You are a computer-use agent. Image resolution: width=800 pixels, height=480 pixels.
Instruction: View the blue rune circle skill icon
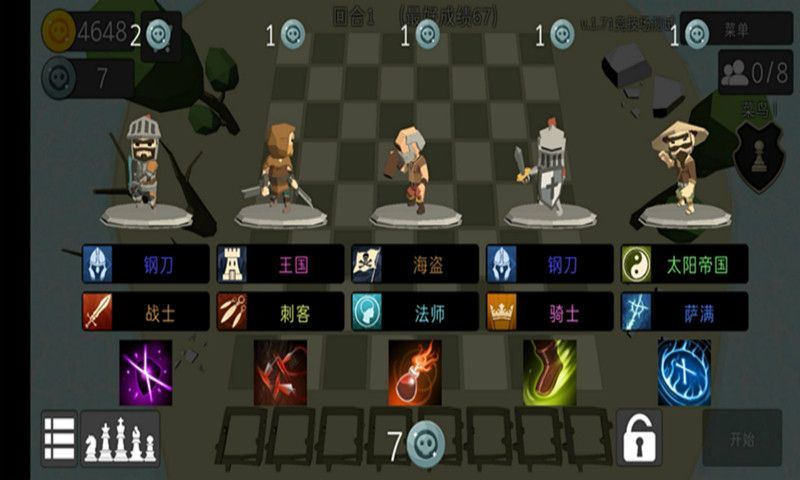pyautogui.click(x=684, y=372)
